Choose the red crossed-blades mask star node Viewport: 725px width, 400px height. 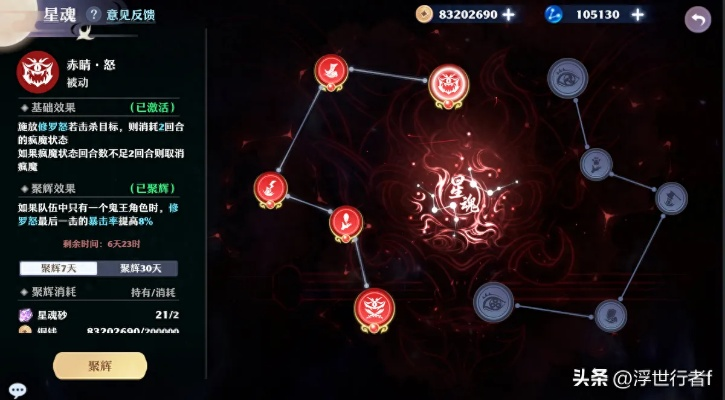click(x=374, y=309)
